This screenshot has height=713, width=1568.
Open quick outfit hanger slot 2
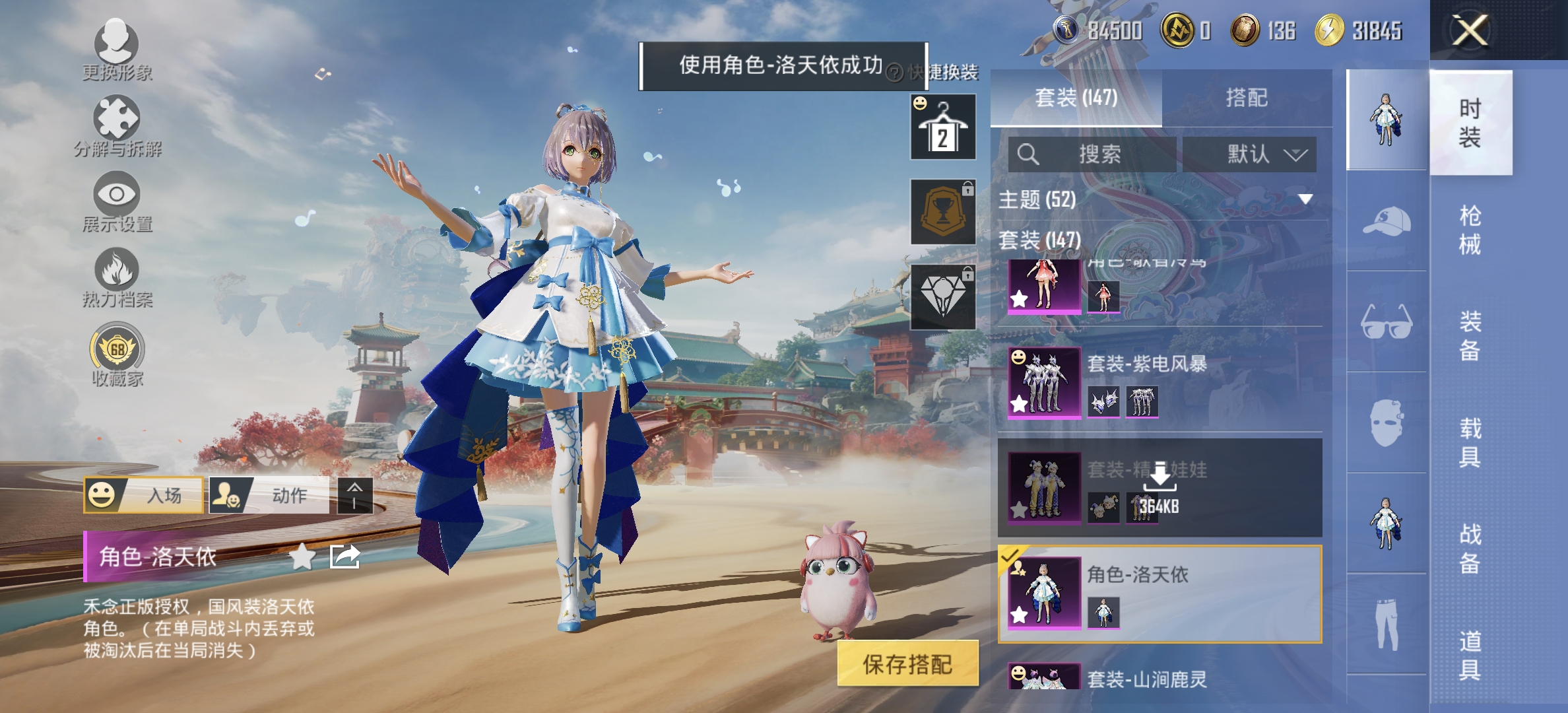[943, 126]
